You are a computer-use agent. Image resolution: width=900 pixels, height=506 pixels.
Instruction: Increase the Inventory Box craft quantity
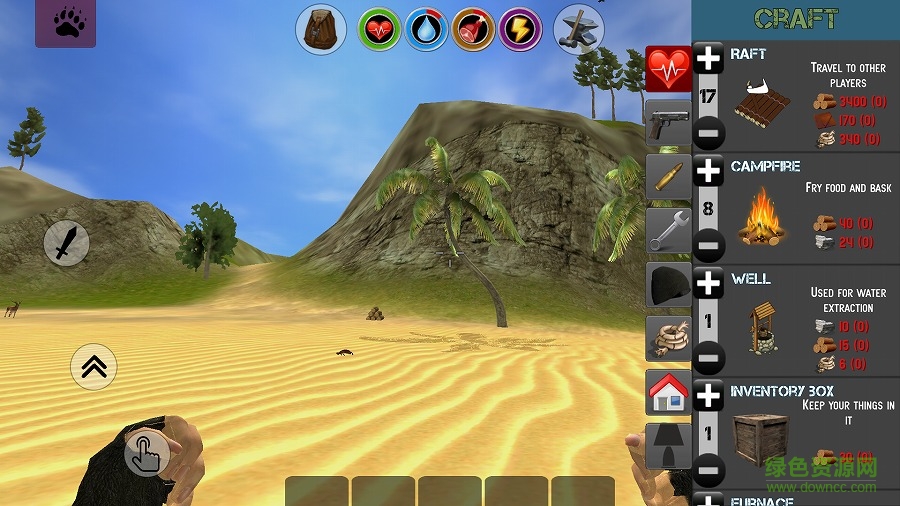[x=708, y=397]
